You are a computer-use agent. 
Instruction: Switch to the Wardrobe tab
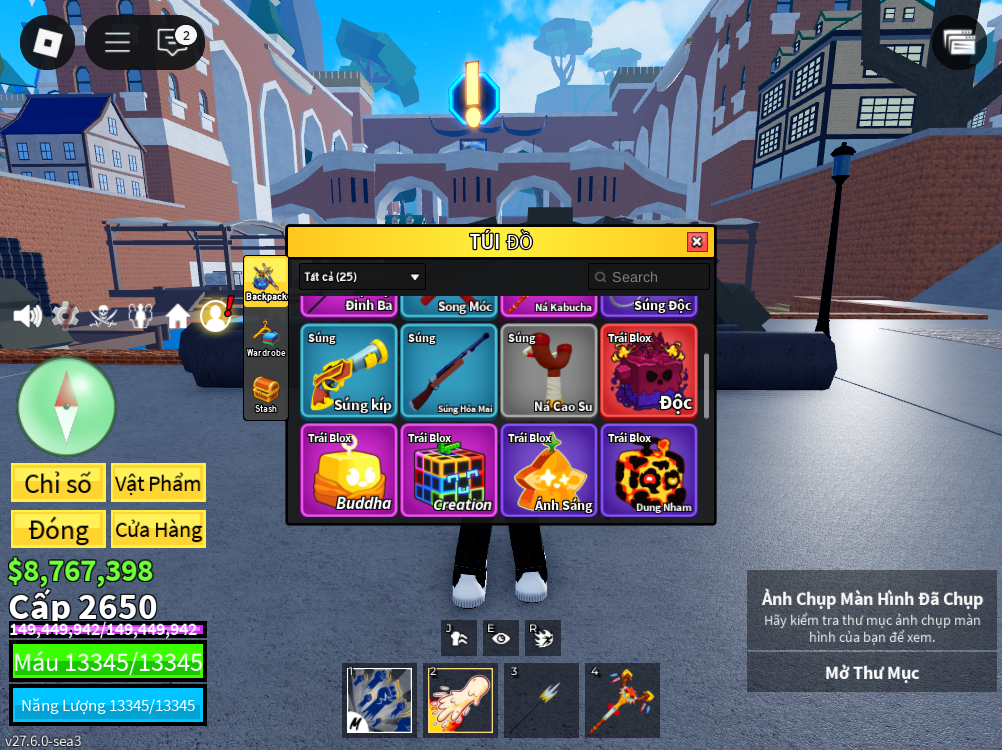click(x=266, y=338)
